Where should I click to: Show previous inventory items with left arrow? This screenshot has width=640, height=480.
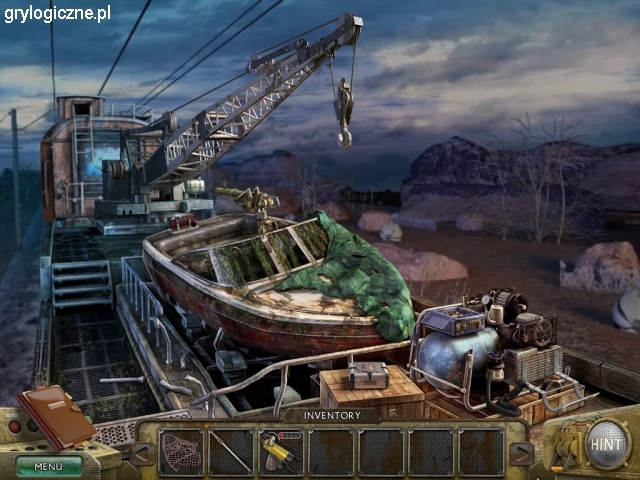[143, 453]
